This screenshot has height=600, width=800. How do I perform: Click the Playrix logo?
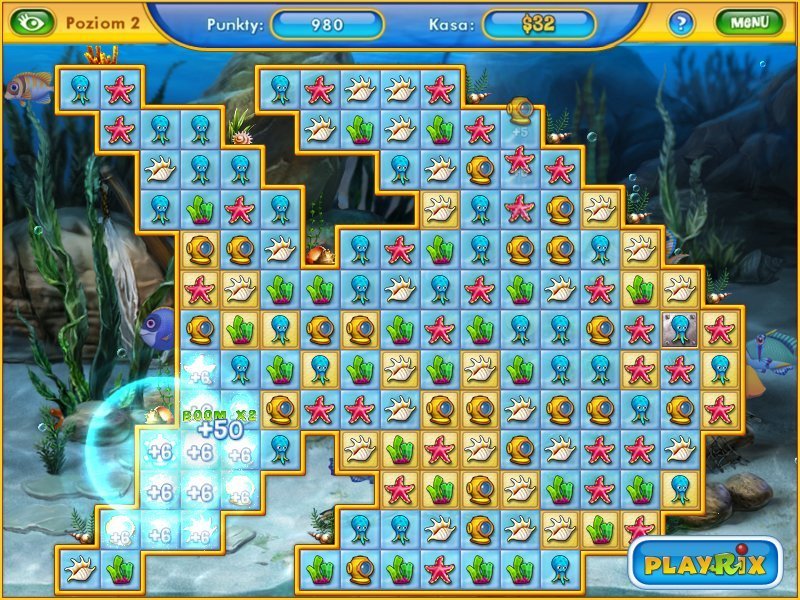(705, 563)
